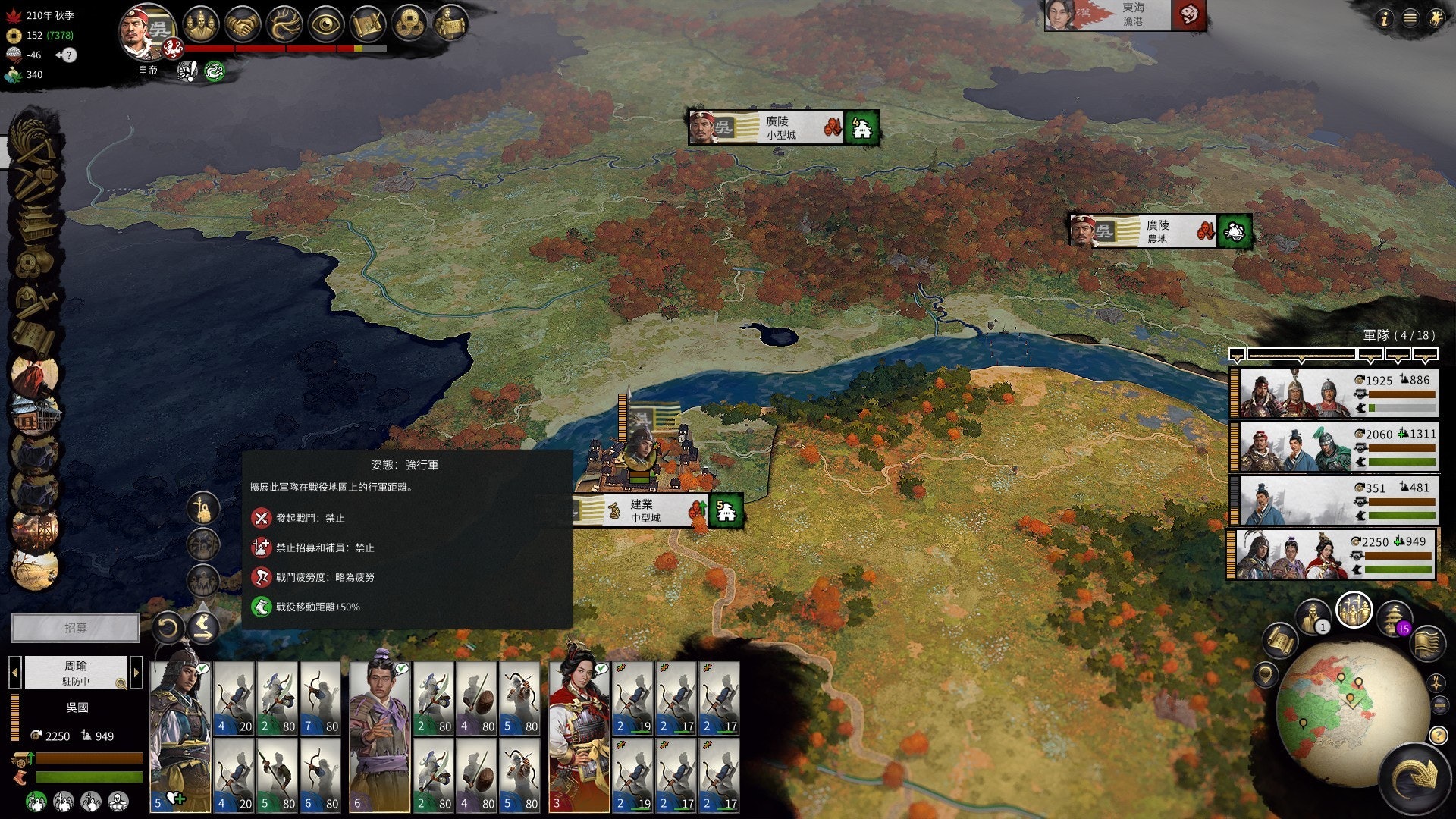Select previous army with the left arrow

pyautogui.click(x=14, y=672)
